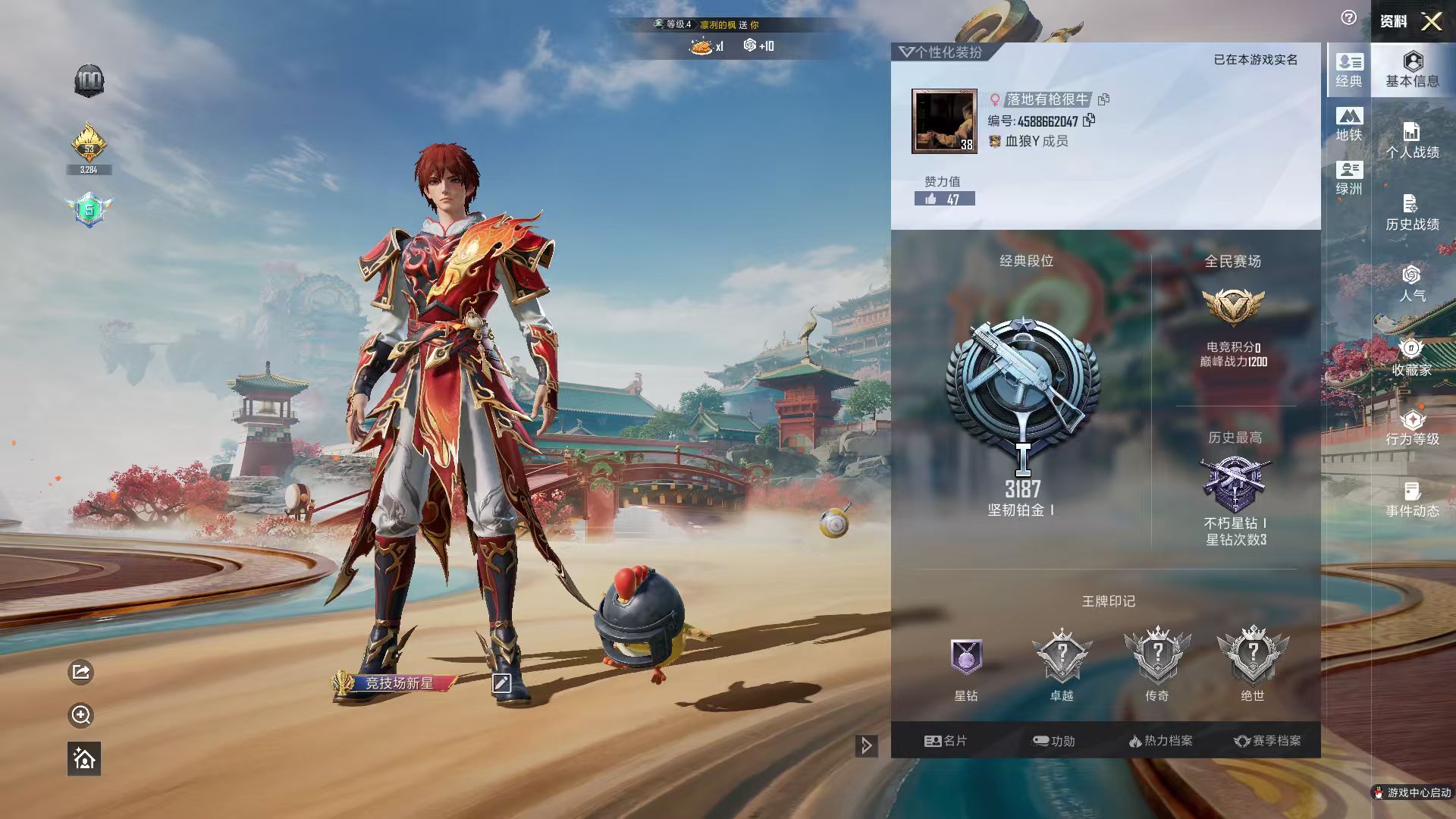1456x819 pixels.
Task: Edit the 竞技场新星 title
Action: click(x=501, y=683)
